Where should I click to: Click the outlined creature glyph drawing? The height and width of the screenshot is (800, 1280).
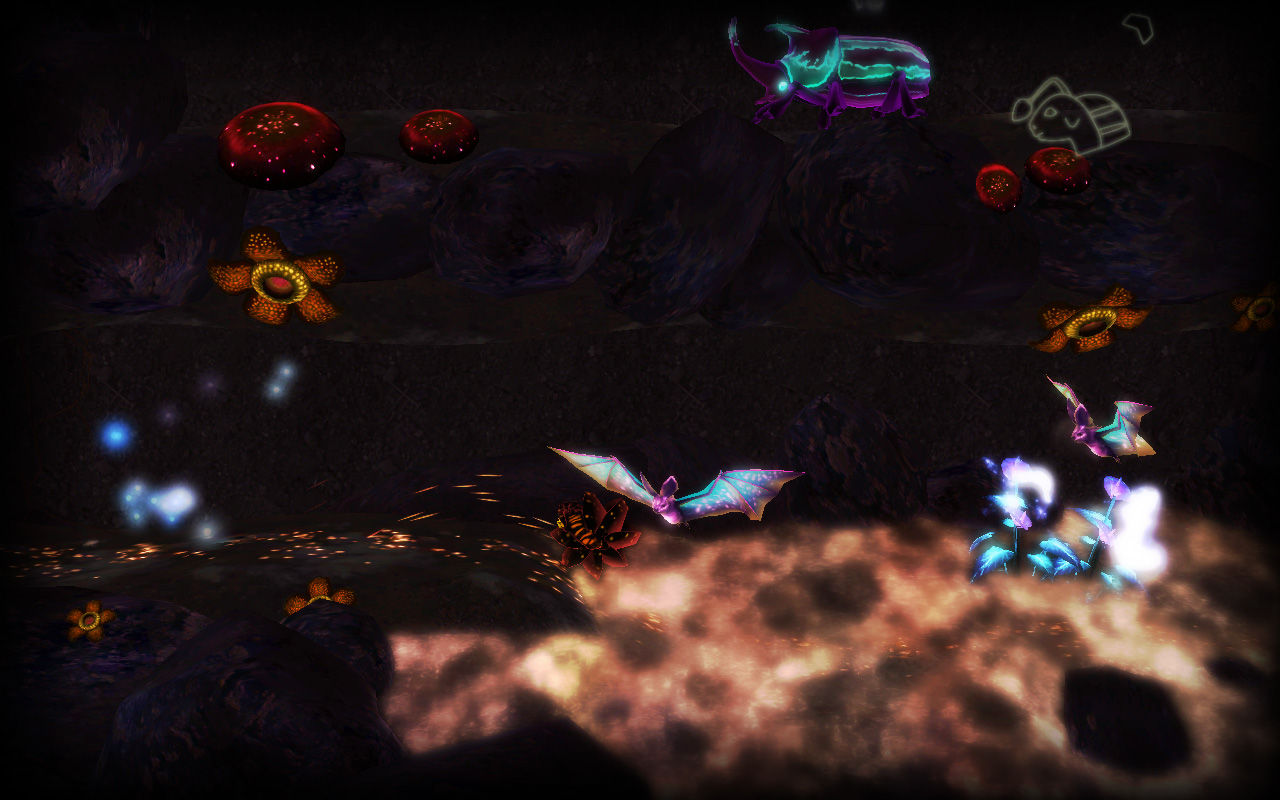pos(1070,116)
